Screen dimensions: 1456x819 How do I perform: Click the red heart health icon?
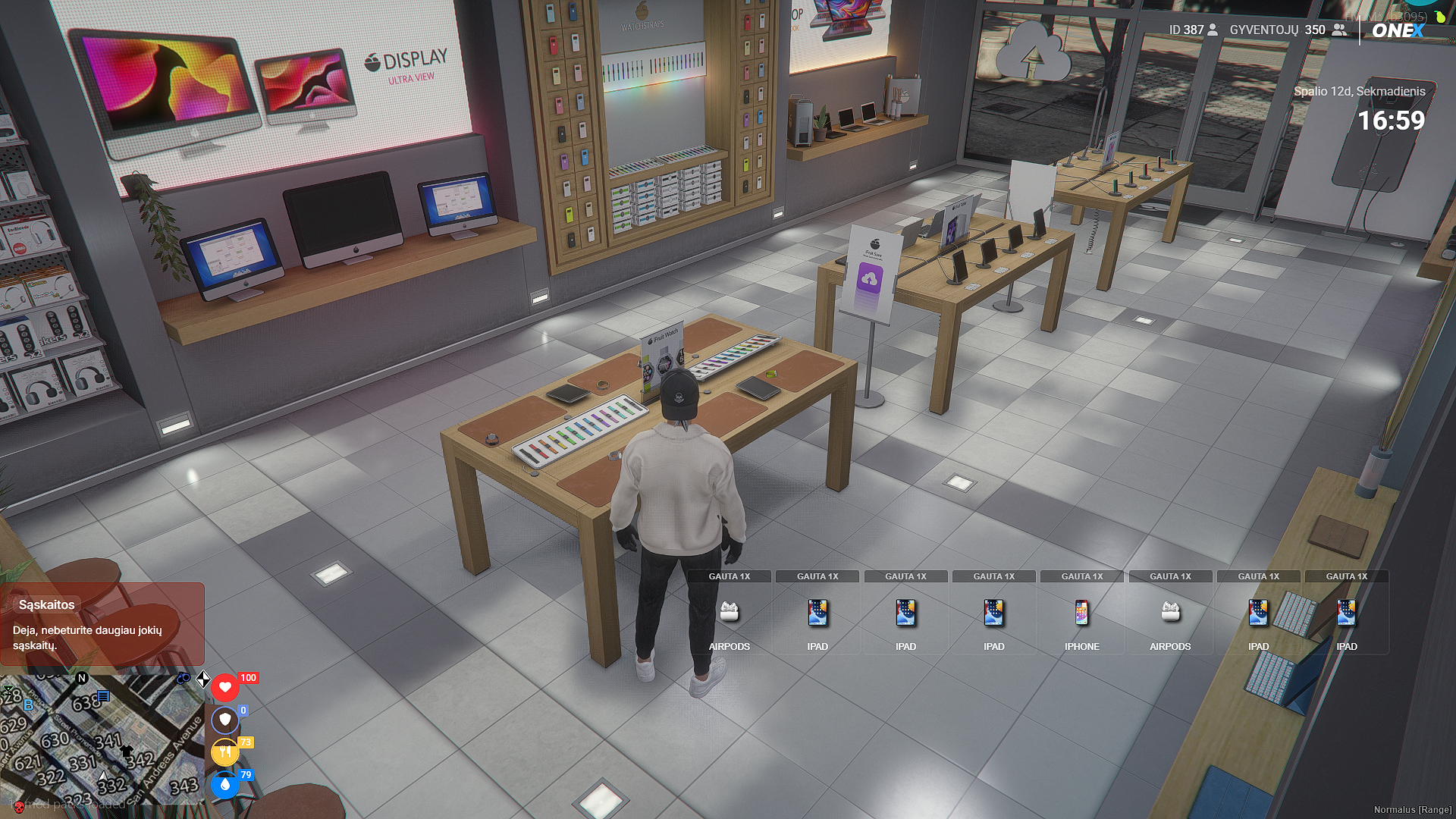224,688
